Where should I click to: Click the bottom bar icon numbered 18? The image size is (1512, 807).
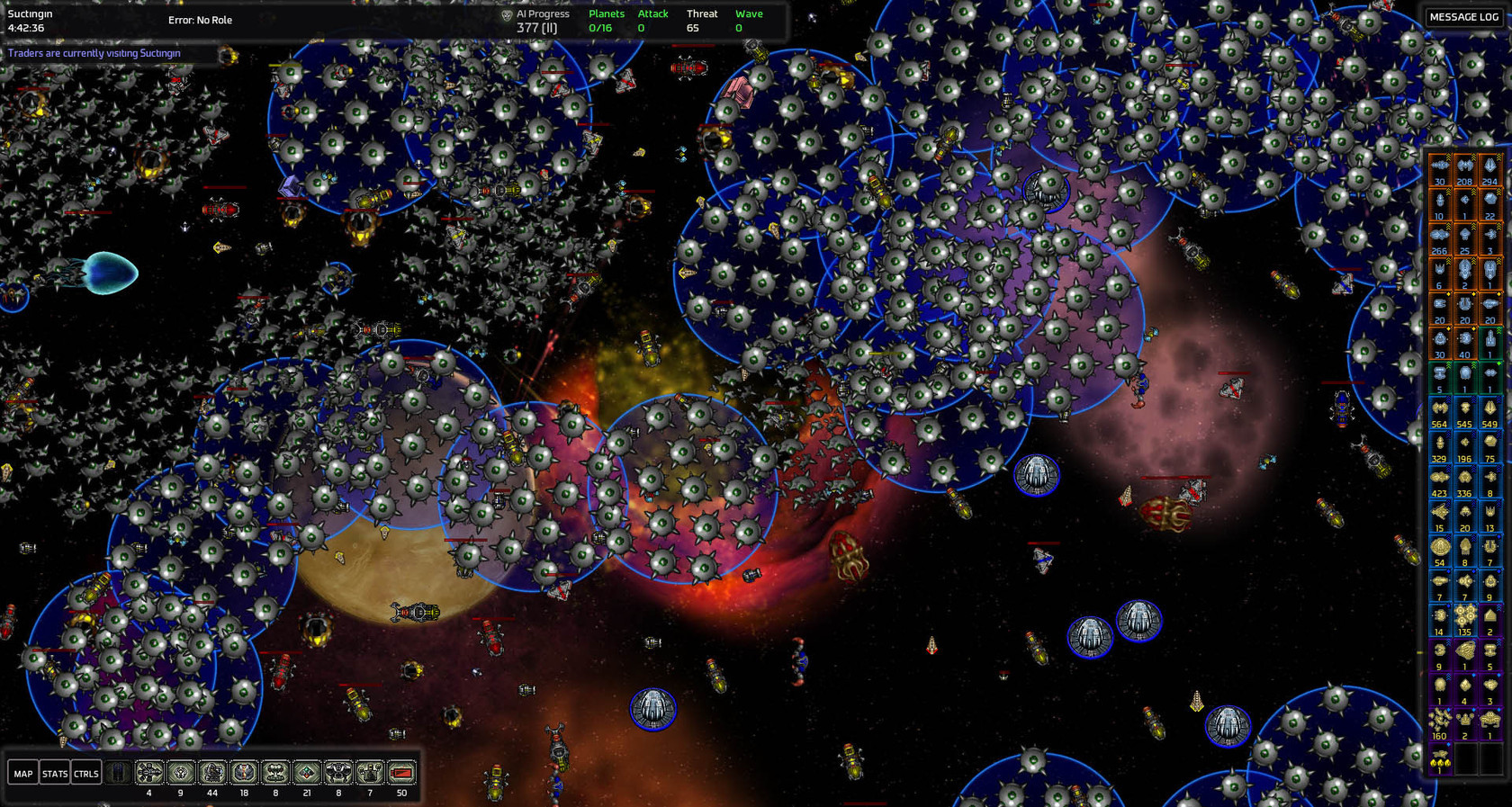[244, 773]
